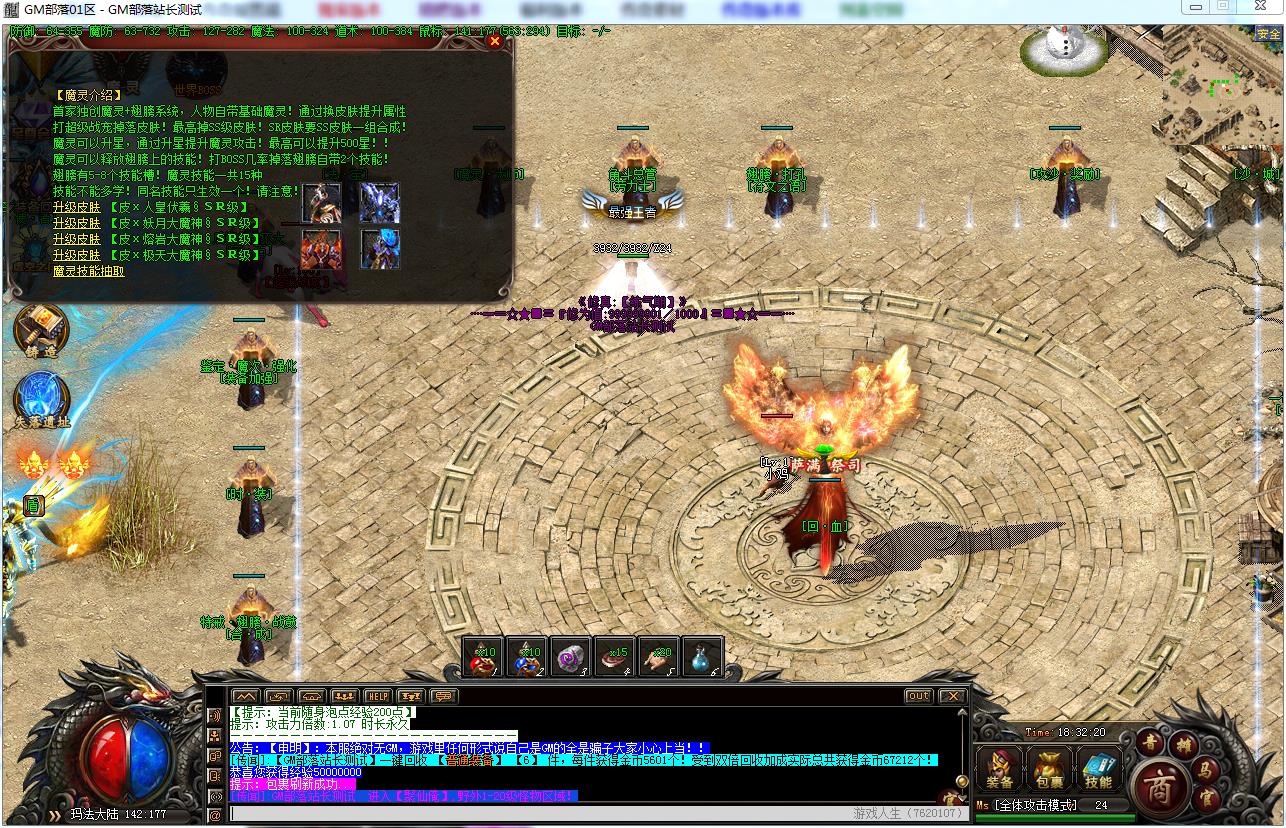Choose 升级皮肤 for the 熔岩大魔神 skin
Image resolution: width=1286 pixels, height=828 pixels.
(77, 239)
